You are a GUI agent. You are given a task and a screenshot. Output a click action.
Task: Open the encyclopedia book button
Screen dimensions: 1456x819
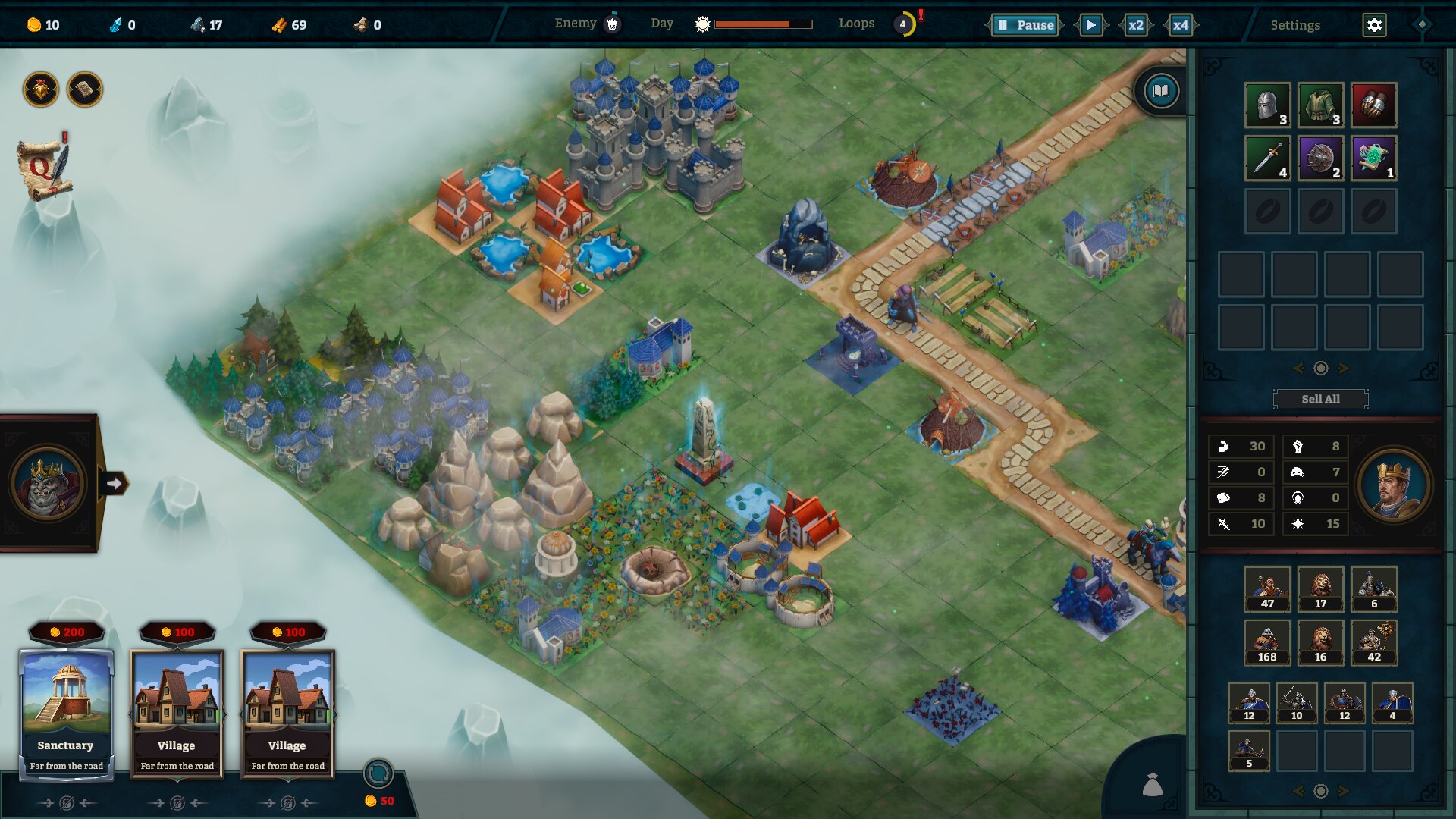point(1161,92)
